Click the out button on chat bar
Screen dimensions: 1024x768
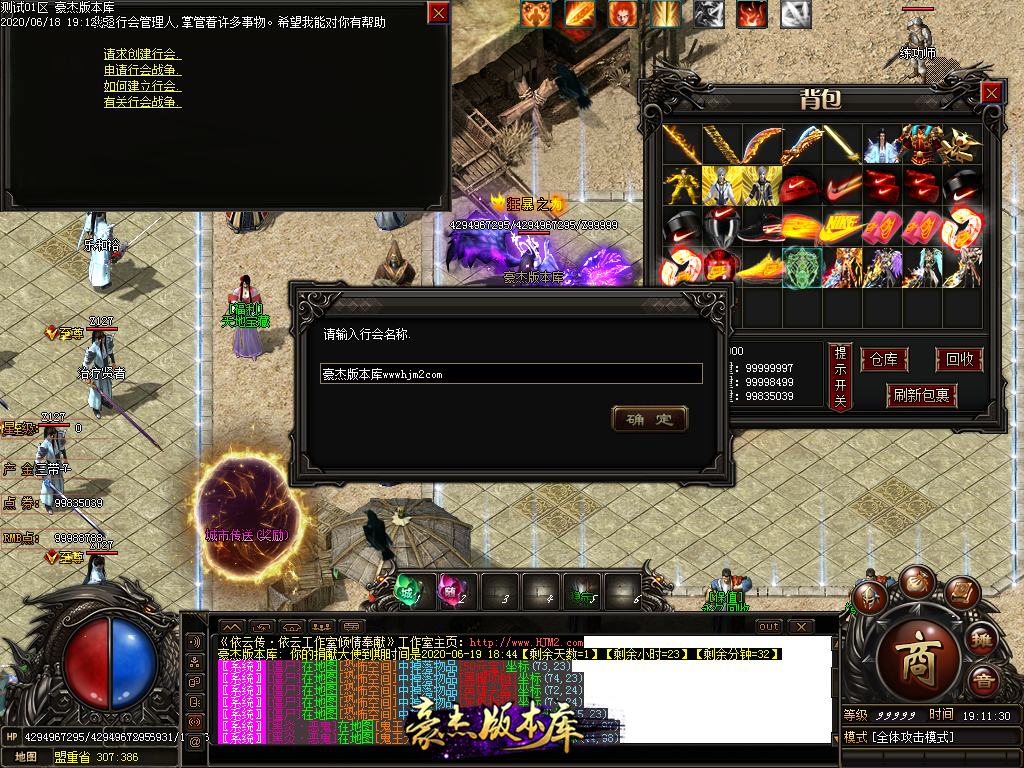point(768,627)
